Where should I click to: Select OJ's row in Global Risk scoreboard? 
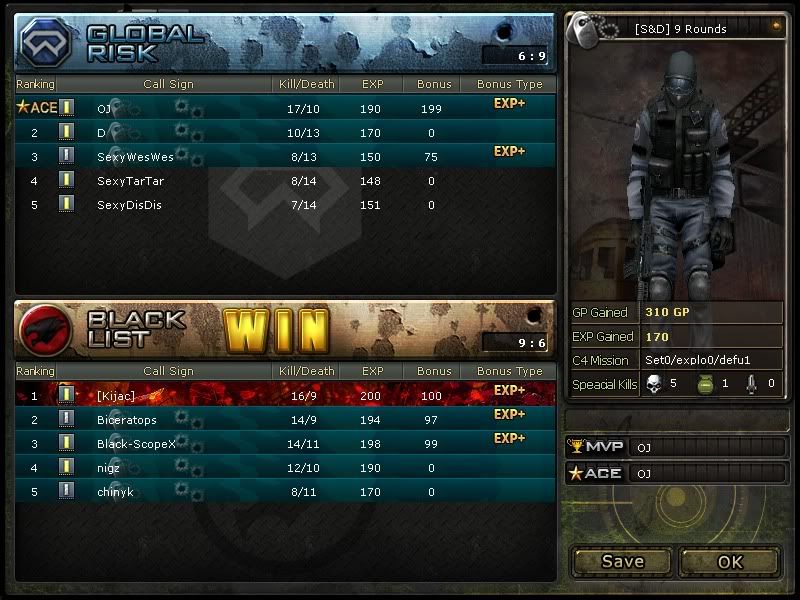click(285, 108)
